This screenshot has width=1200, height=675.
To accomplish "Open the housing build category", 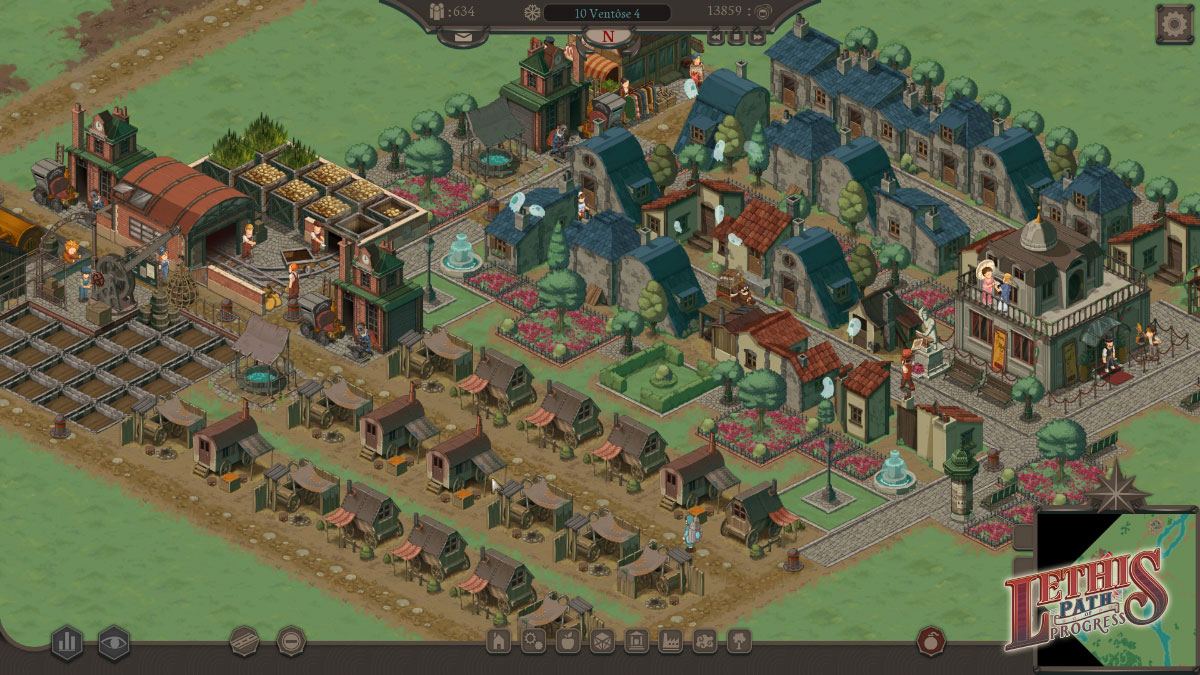I will (x=498, y=641).
